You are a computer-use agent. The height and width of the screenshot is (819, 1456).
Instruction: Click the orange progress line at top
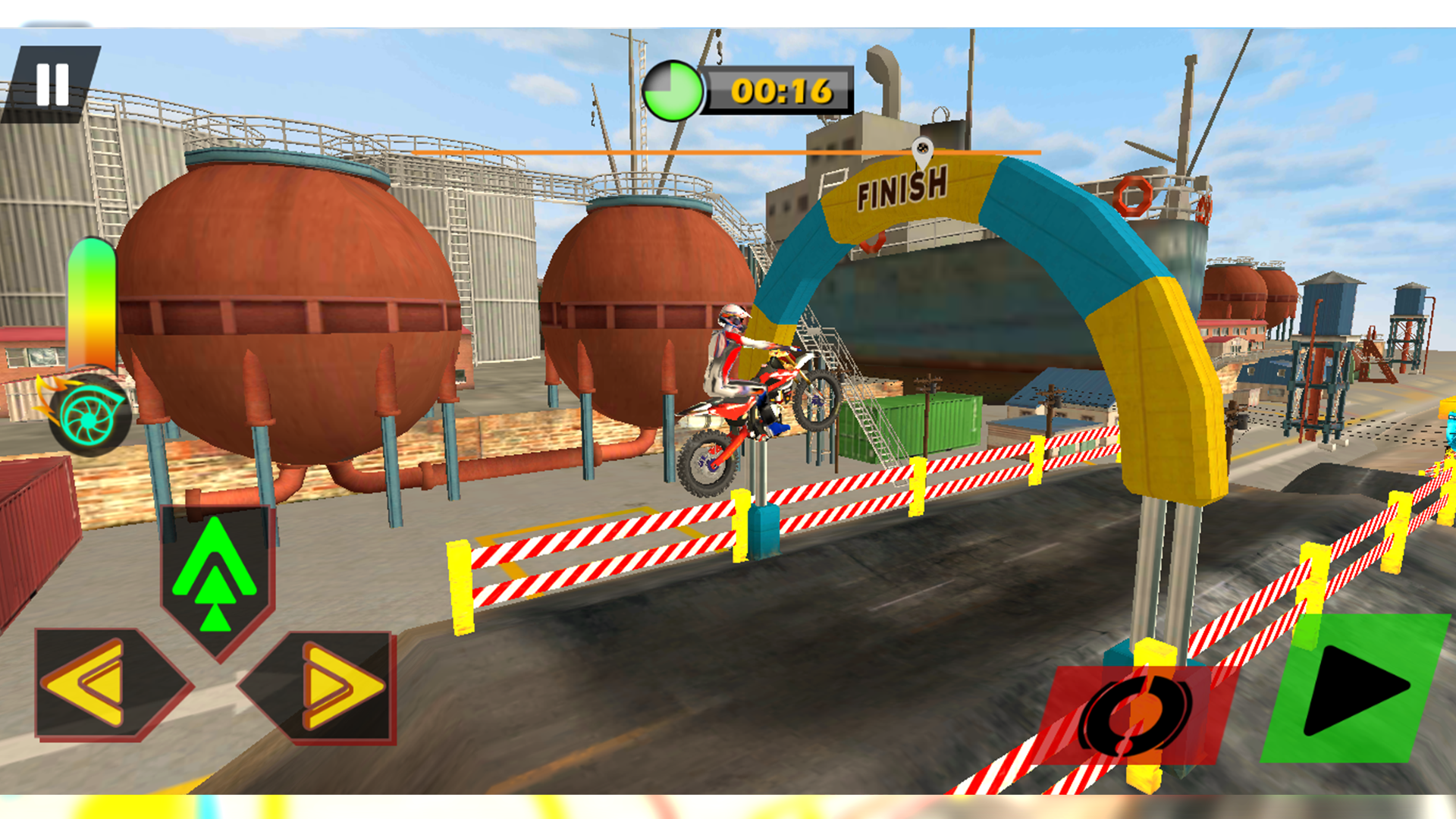tap(720, 153)
